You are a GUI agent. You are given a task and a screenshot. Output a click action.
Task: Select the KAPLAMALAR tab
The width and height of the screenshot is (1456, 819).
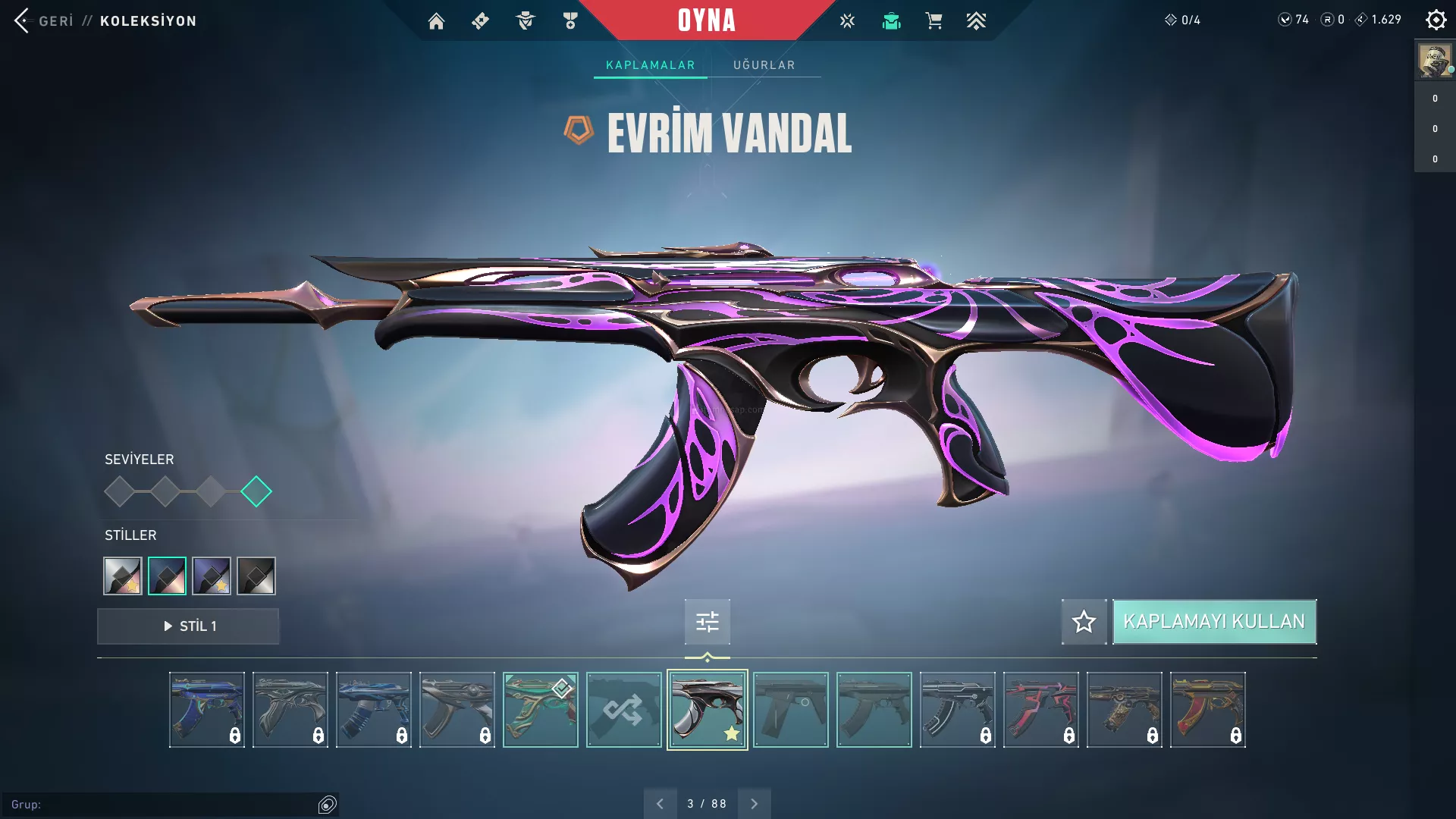pos(650,65)
